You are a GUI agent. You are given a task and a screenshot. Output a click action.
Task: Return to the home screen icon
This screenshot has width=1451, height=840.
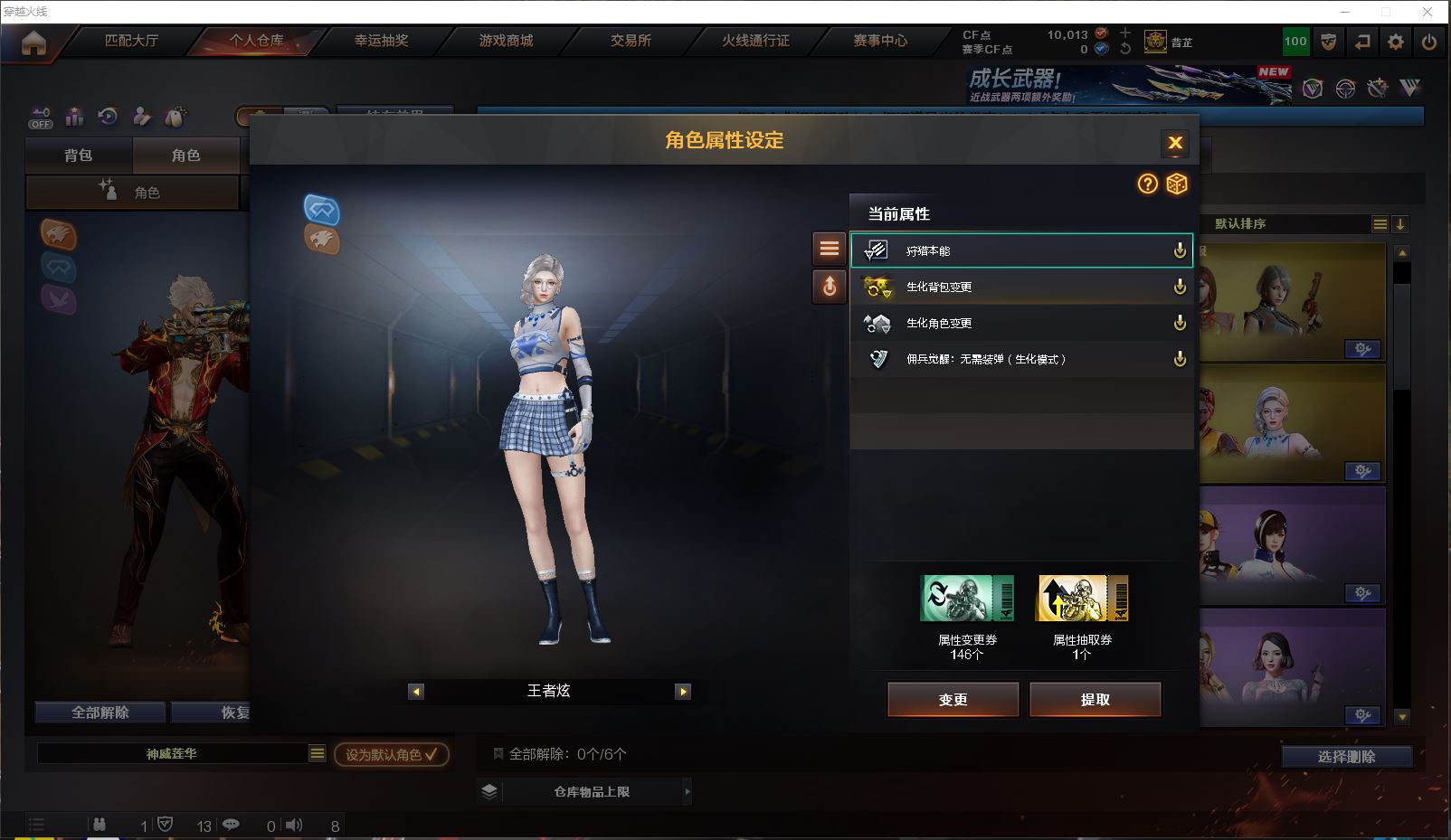(x=33, y=42)
